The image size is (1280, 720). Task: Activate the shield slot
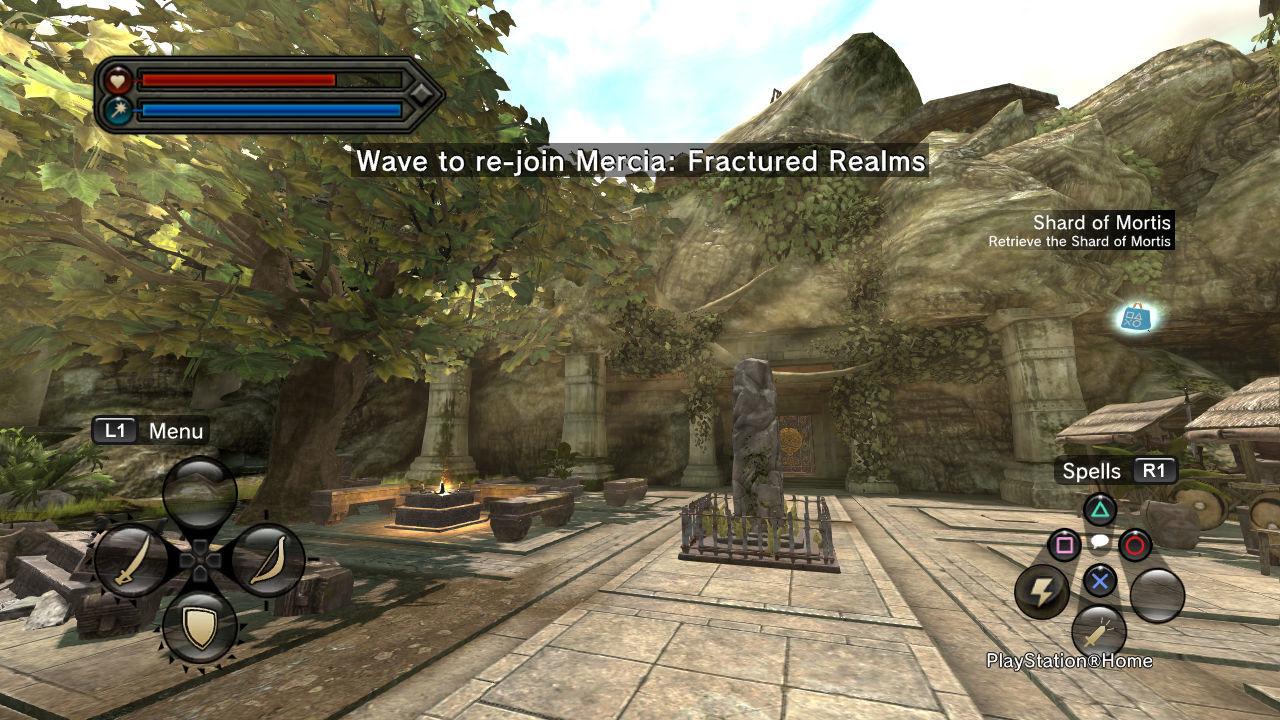coord(200,627)
